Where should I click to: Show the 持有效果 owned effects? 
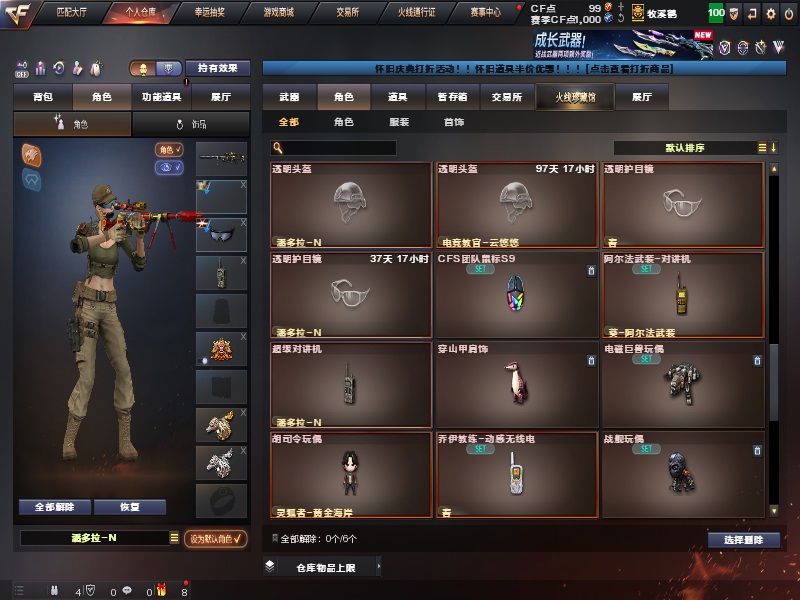pyautogui.click(x=218, y=68)
